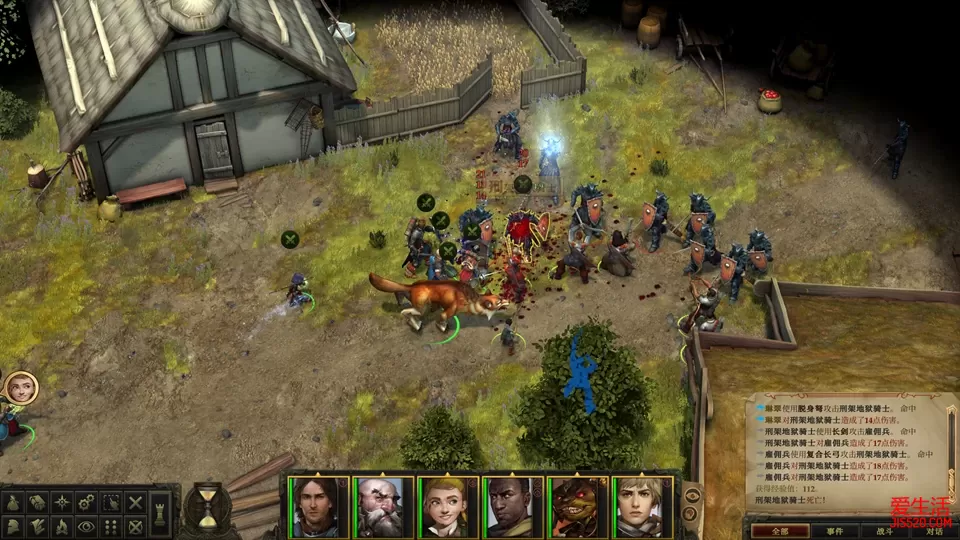Click the campfire rest icon
Image resolution: width=960 pixels, height=540 pixels.
point(62,526)
